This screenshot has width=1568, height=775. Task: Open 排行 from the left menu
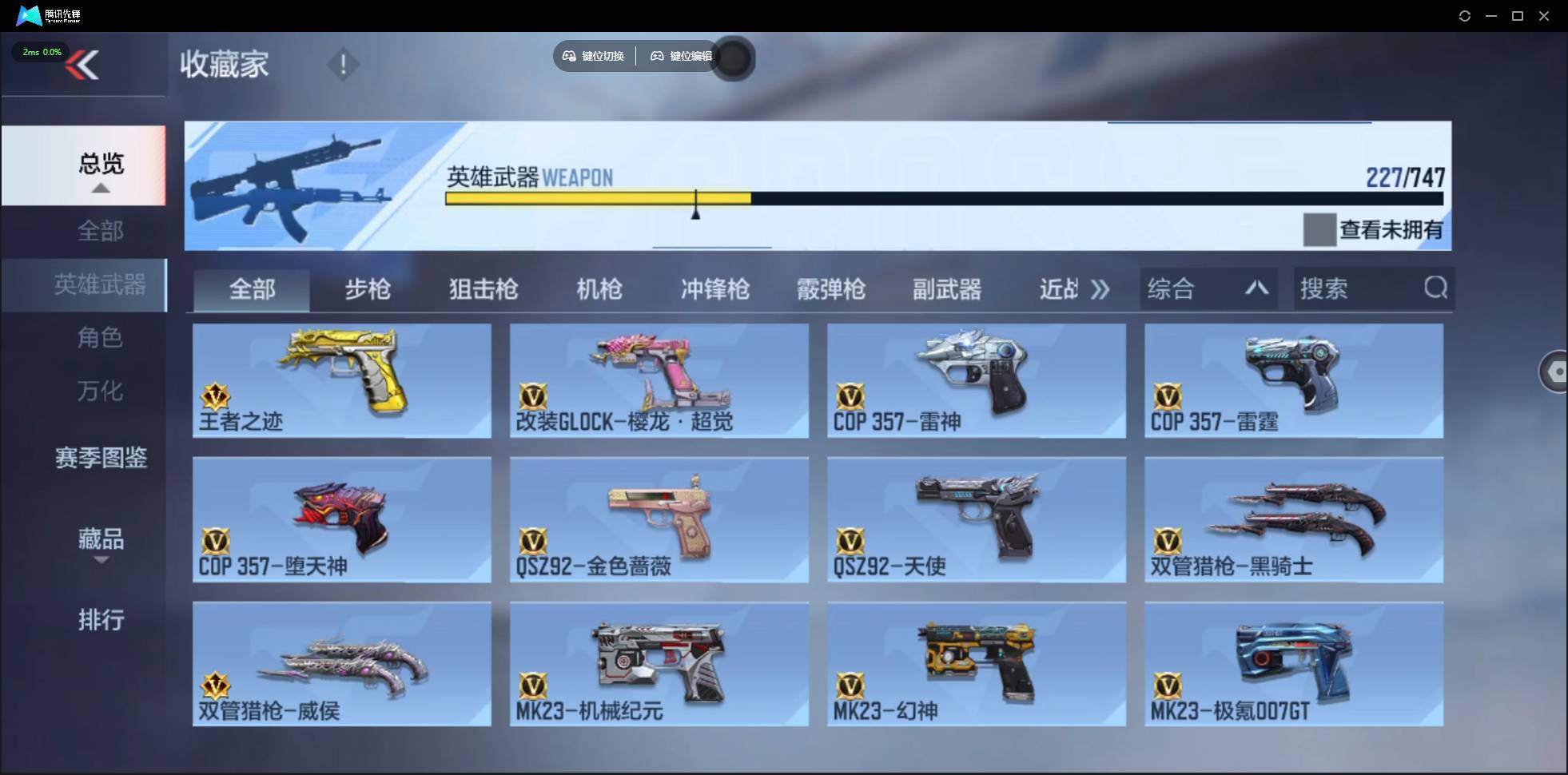101,620
